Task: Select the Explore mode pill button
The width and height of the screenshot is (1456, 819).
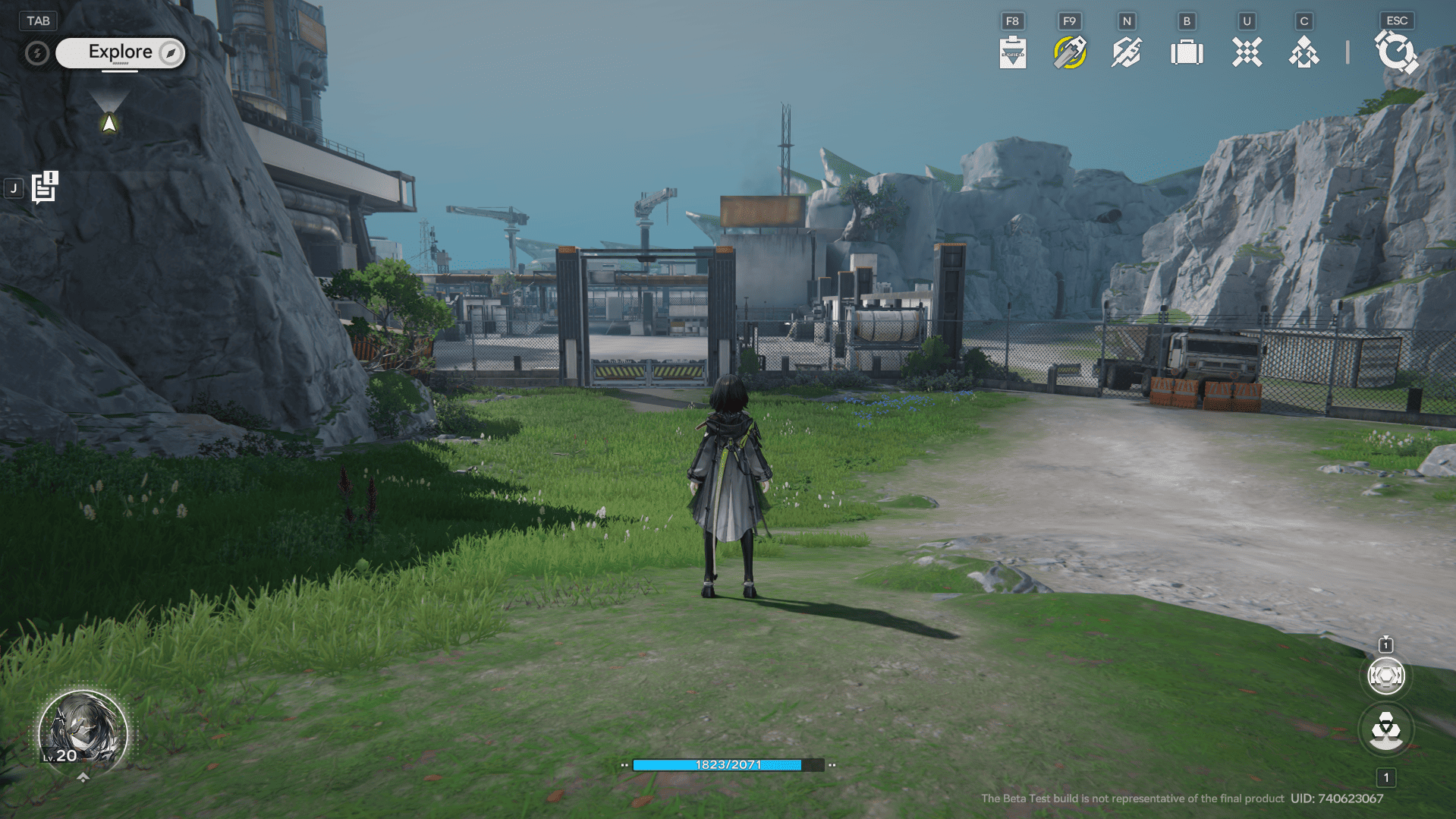Action: pyautogui.click(x=121, y=52)
